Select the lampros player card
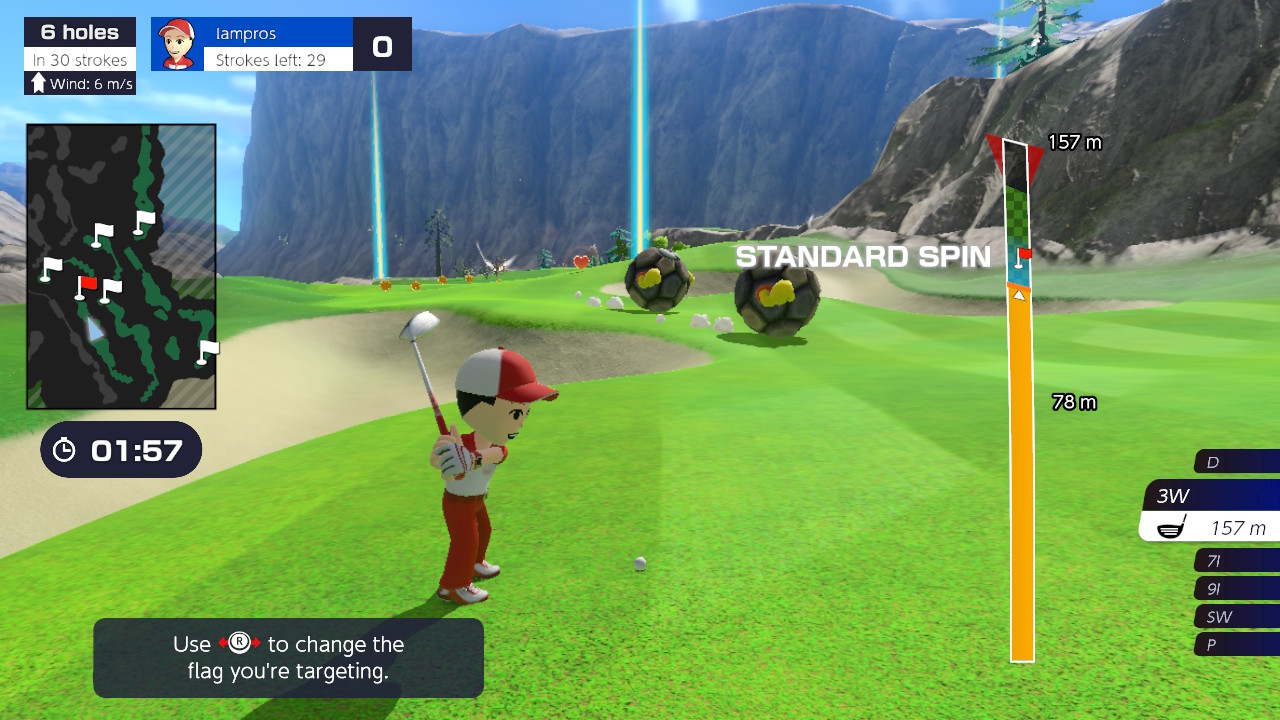 click(x=252, y=44)
